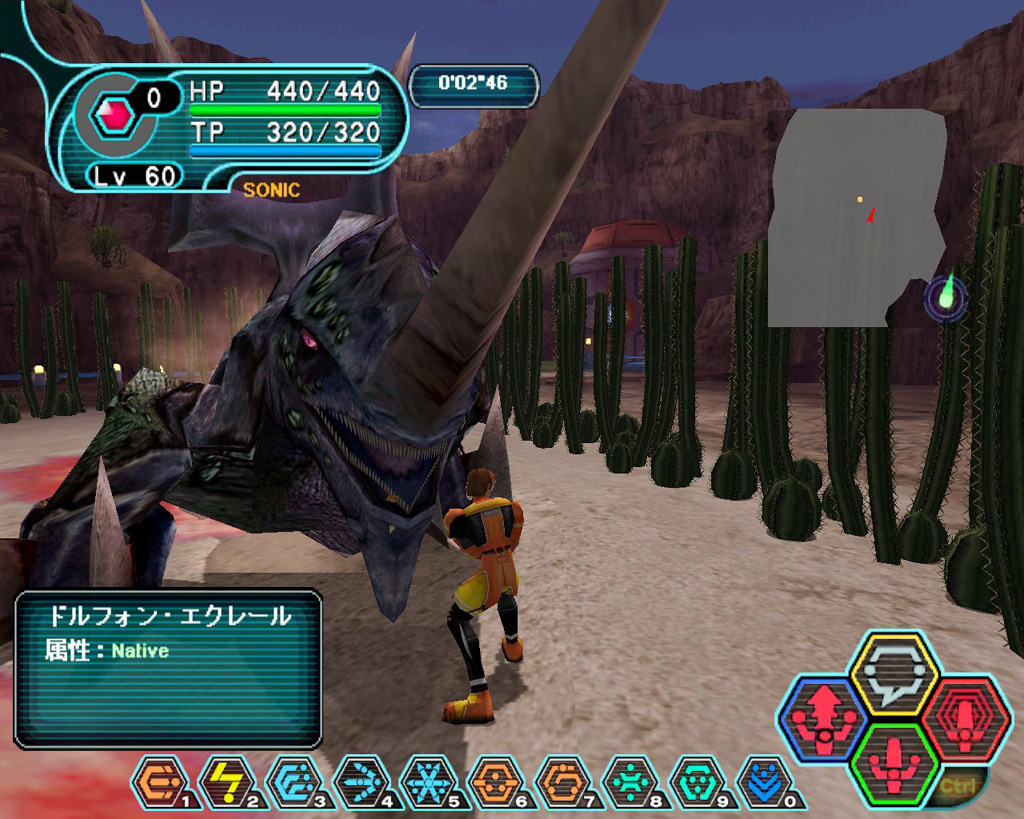Select quick slot 1 orange technique icon

point(158,782)
